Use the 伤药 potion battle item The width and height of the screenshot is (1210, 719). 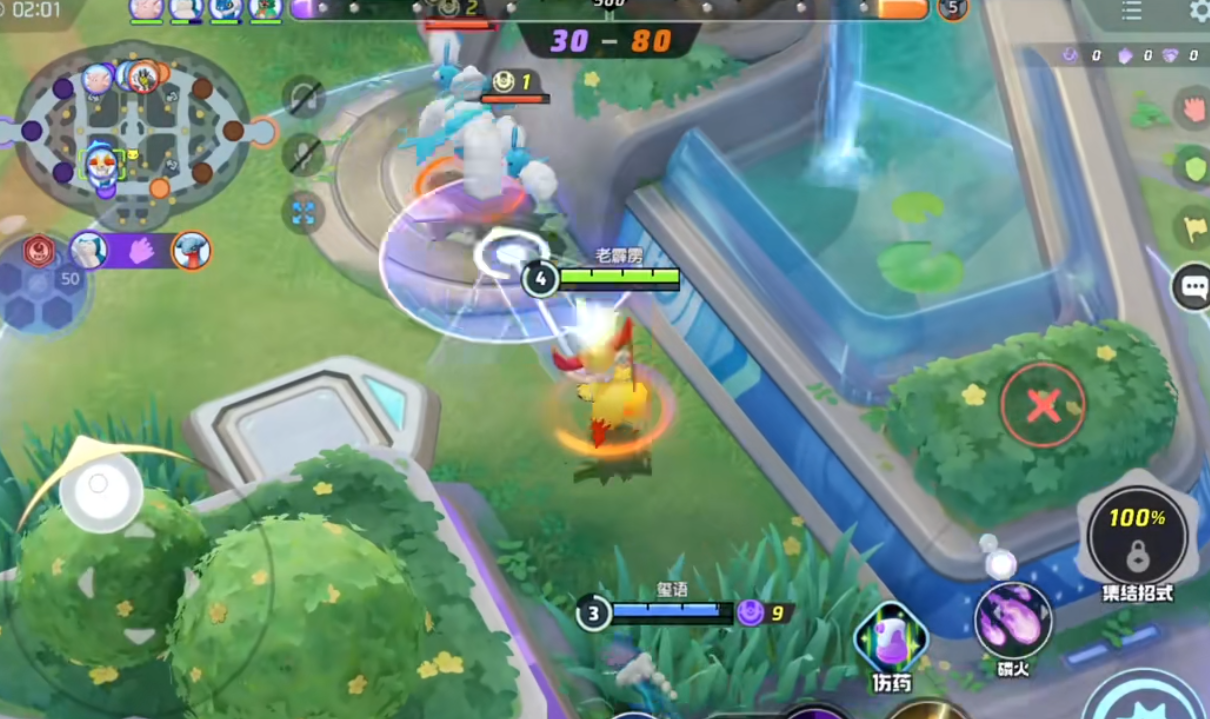coord(890,640)
